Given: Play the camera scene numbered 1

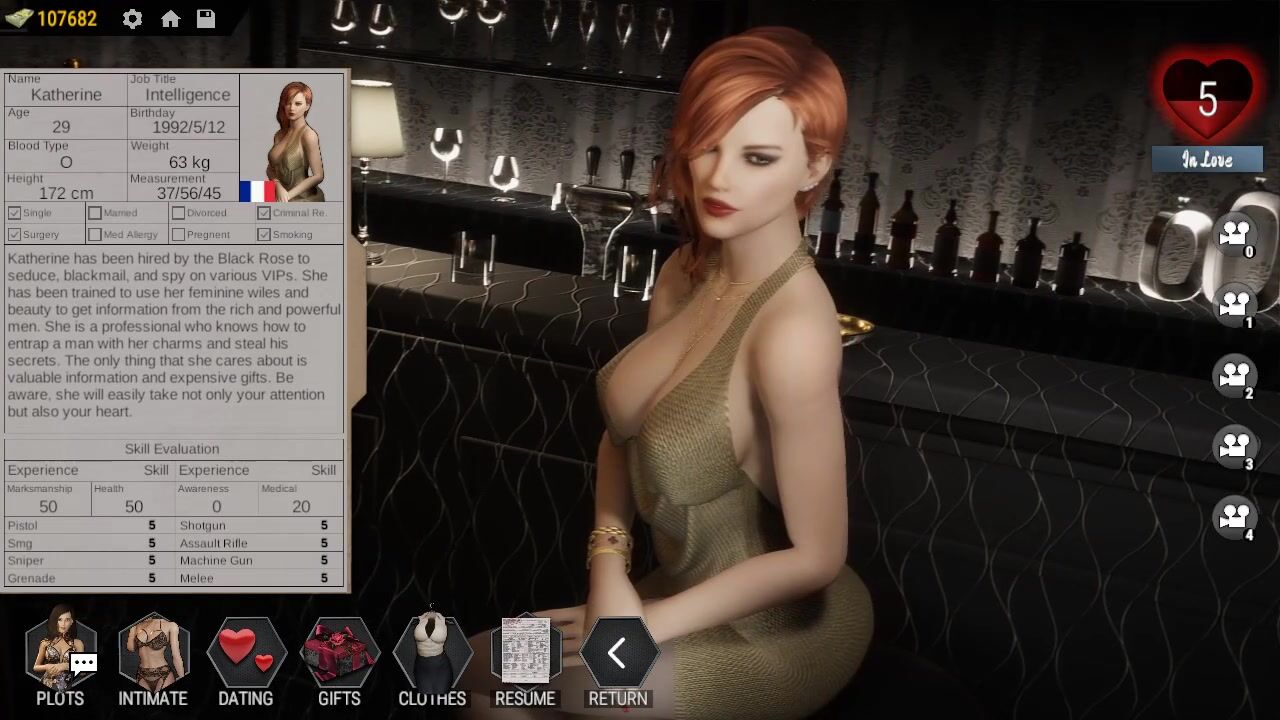Looking at the screenshot, I should (1235, 305).
